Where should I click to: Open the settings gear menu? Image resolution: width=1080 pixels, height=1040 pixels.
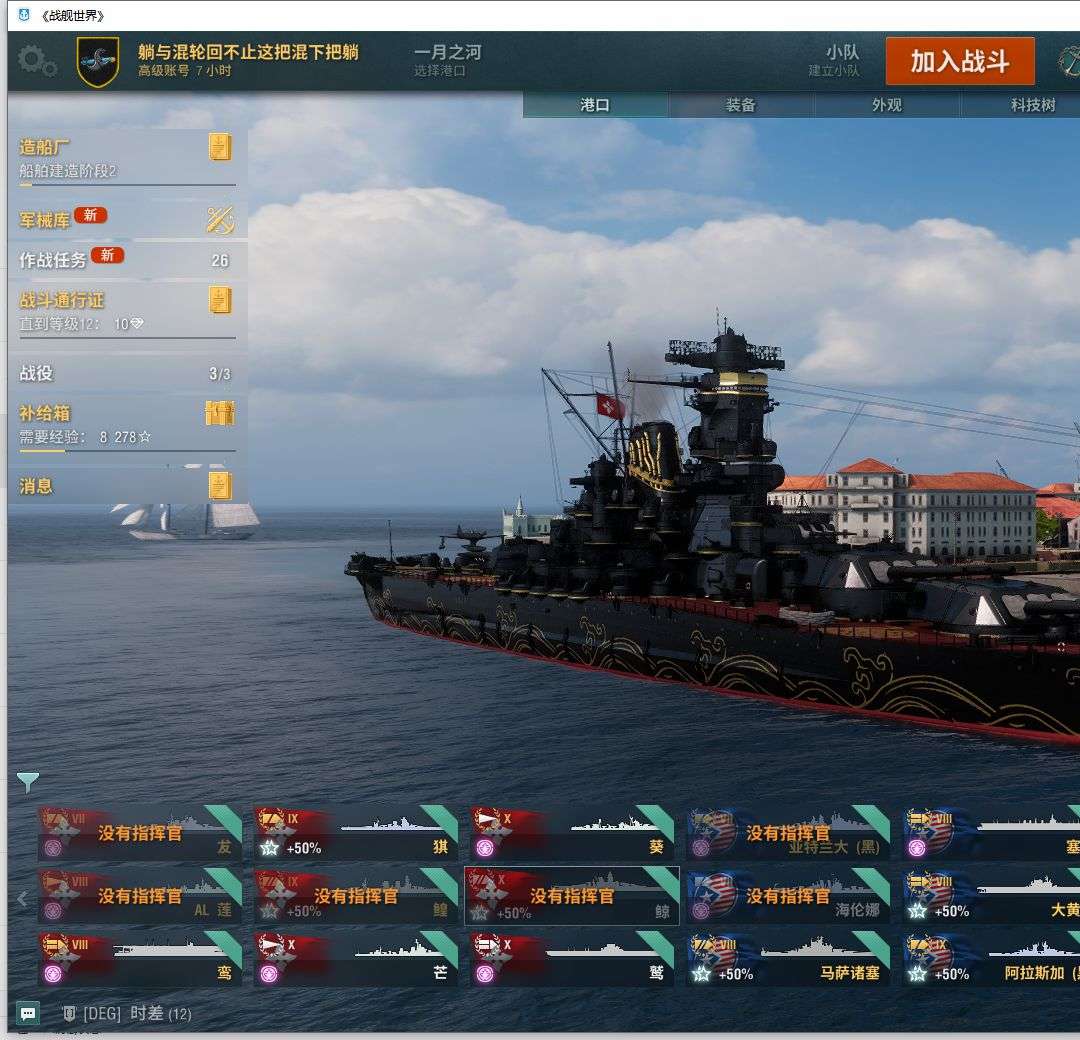pyautogui.click(x=37, y=62)
